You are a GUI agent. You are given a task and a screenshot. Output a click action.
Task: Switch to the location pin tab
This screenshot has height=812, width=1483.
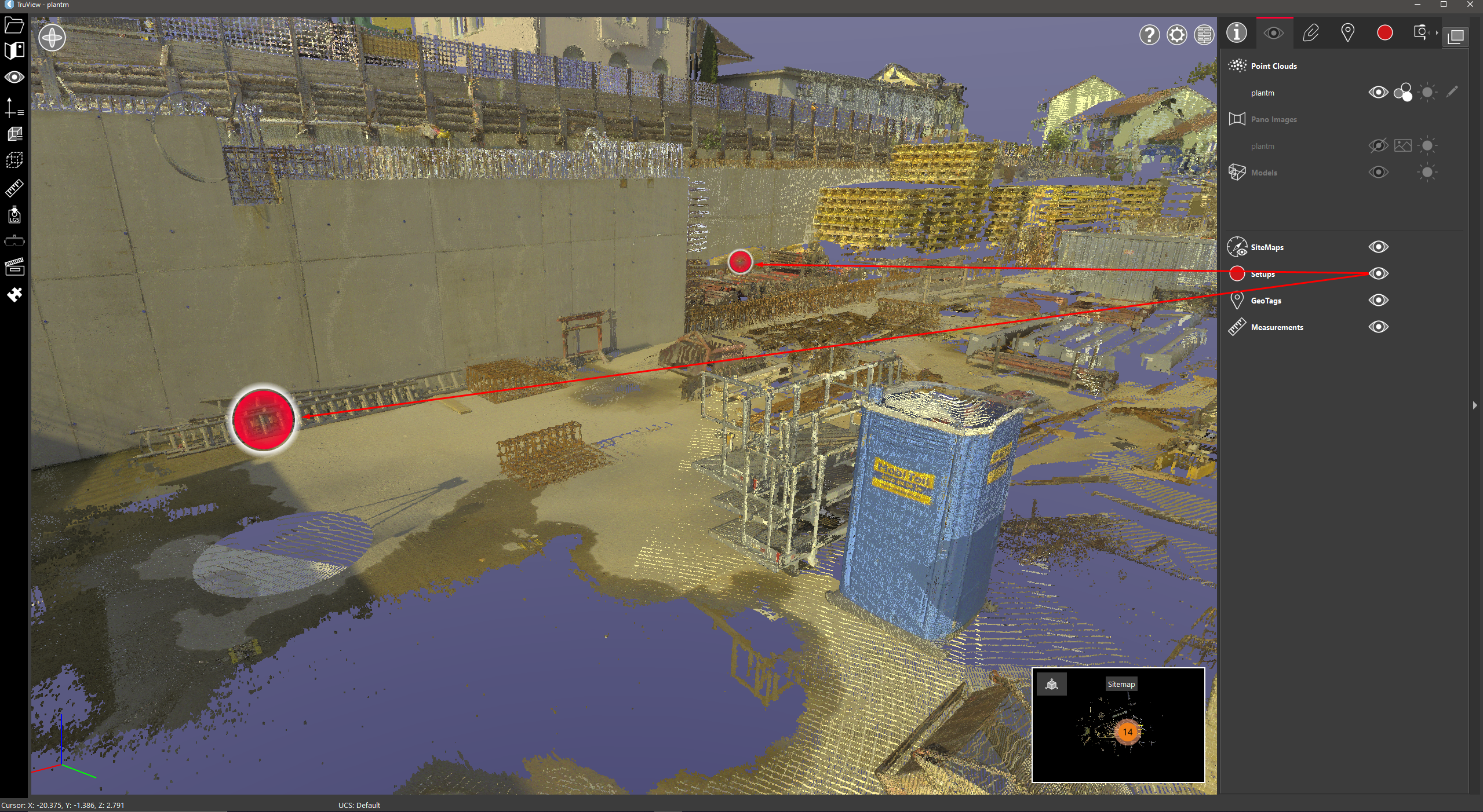1347,33
